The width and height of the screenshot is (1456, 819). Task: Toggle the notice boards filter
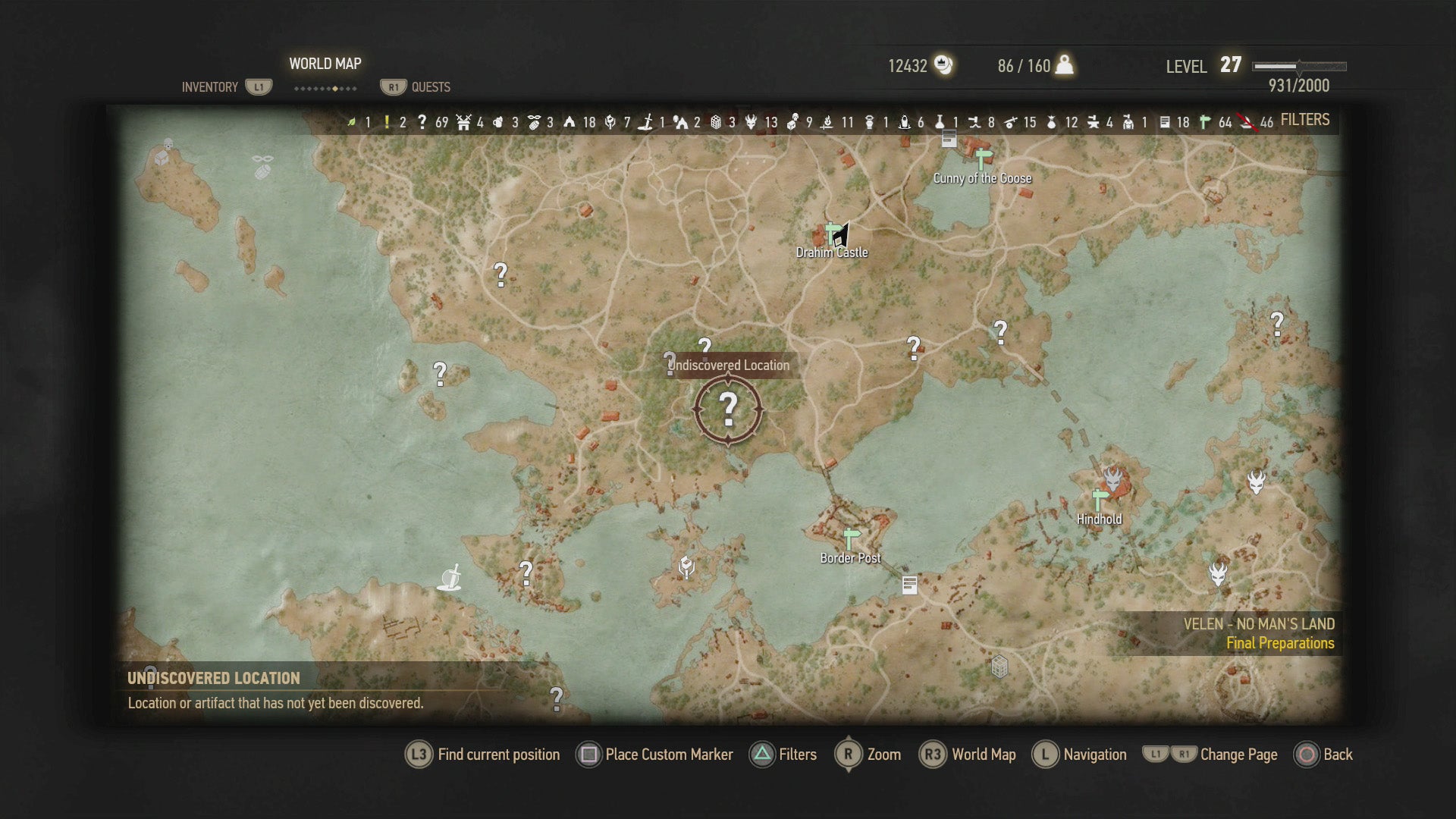click(x=1167, y=121)
